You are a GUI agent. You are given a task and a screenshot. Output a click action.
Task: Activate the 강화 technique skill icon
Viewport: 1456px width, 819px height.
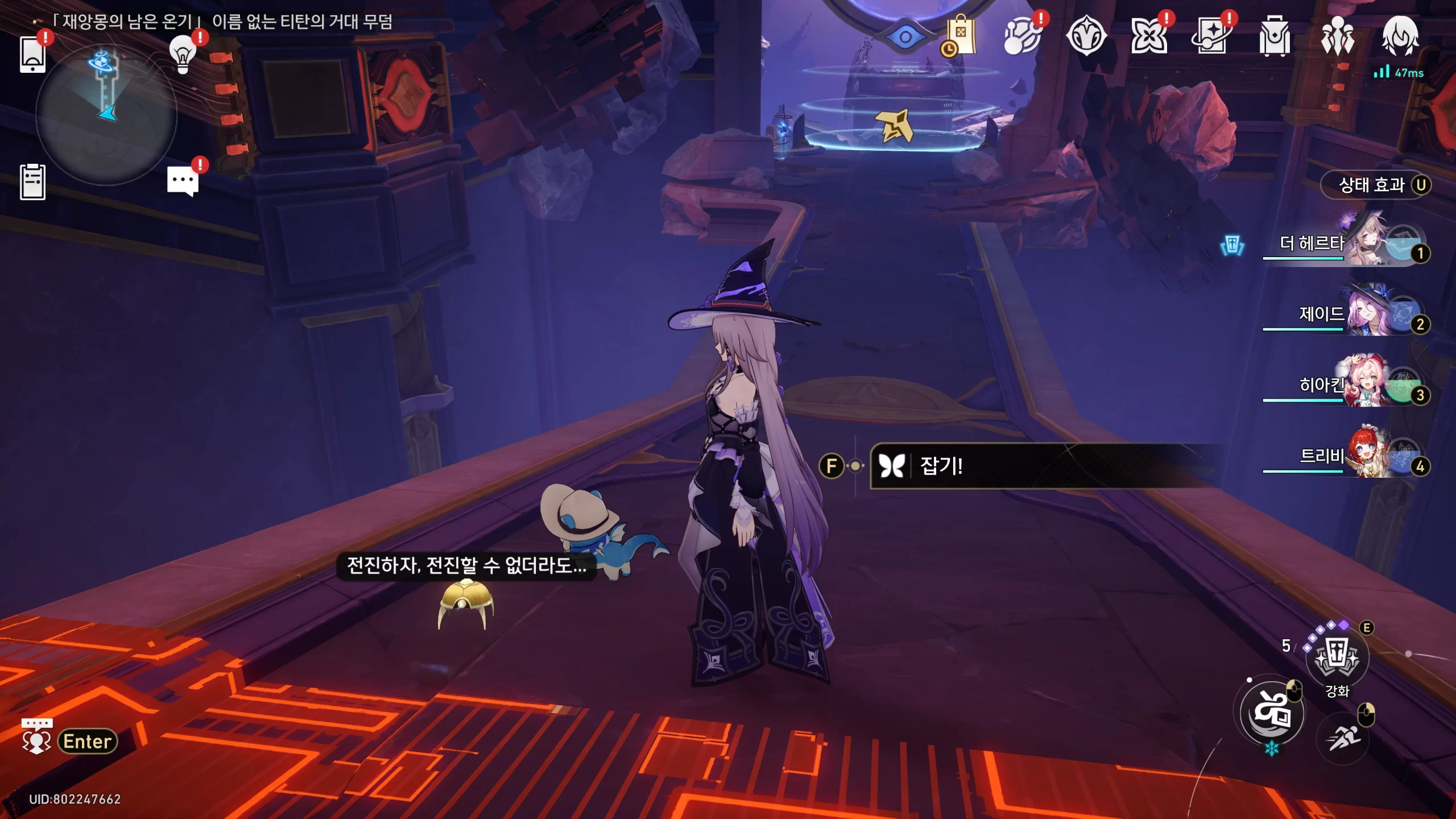pyautogui.click(x=1337, y=657)
